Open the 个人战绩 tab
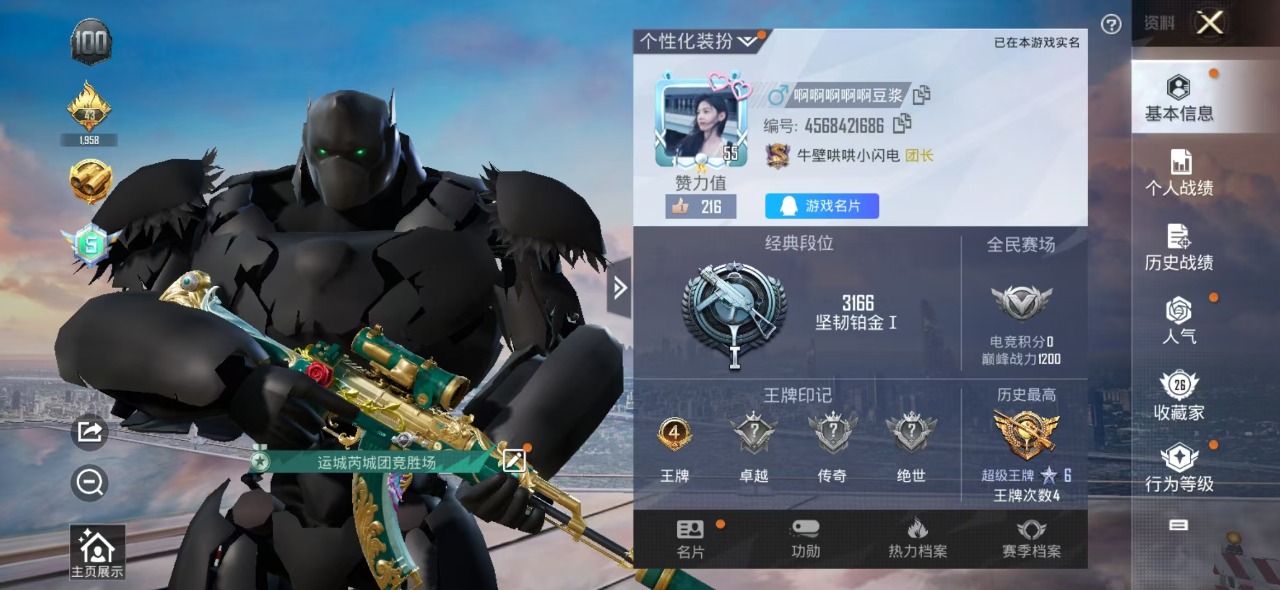 [1179, 172]
